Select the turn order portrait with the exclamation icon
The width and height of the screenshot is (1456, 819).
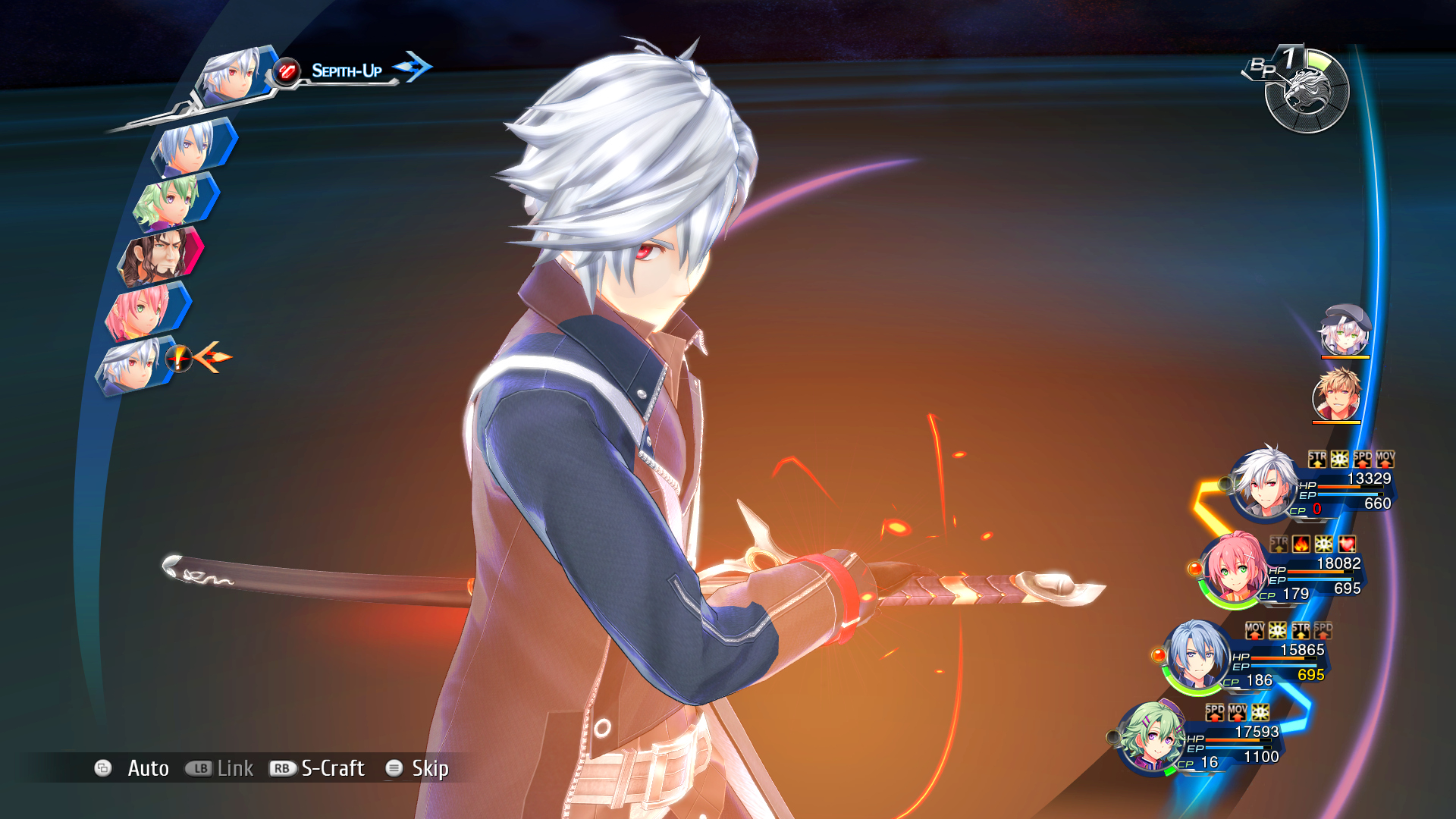click(x=130, y=366)
